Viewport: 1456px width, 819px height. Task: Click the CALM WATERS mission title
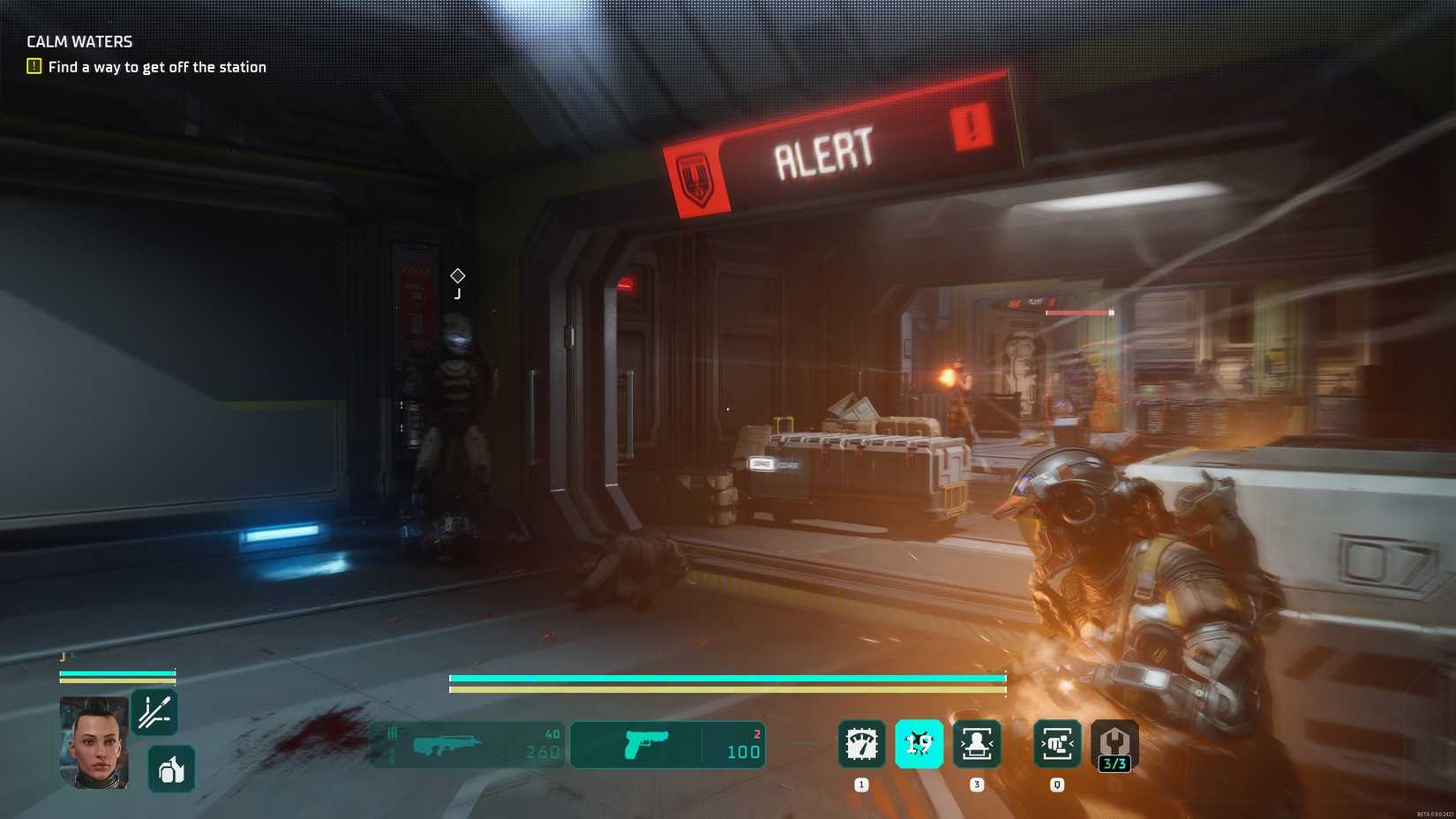point(78,41)
